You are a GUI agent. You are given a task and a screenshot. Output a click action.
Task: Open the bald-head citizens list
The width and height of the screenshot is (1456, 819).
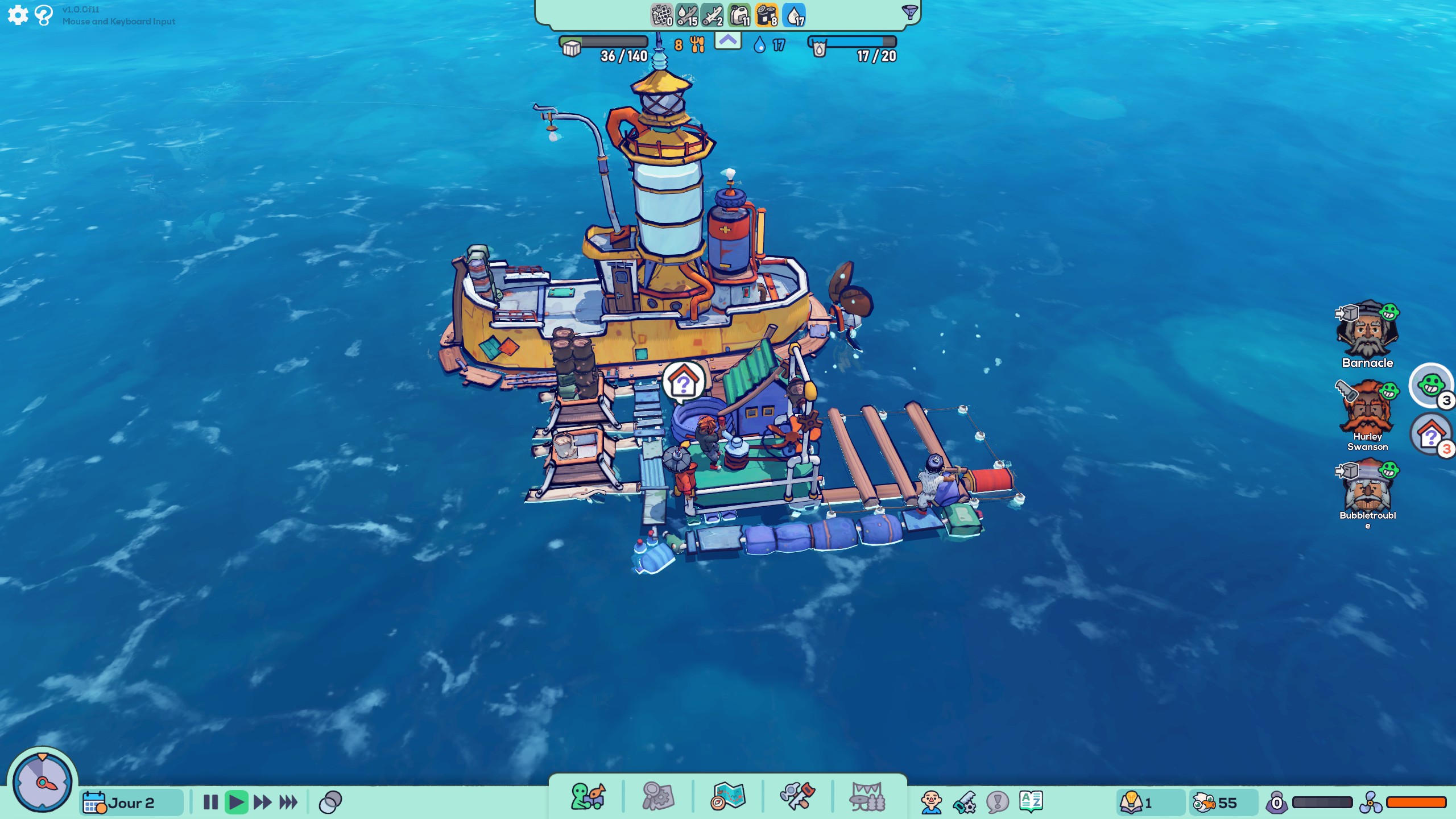pos(931,803)
